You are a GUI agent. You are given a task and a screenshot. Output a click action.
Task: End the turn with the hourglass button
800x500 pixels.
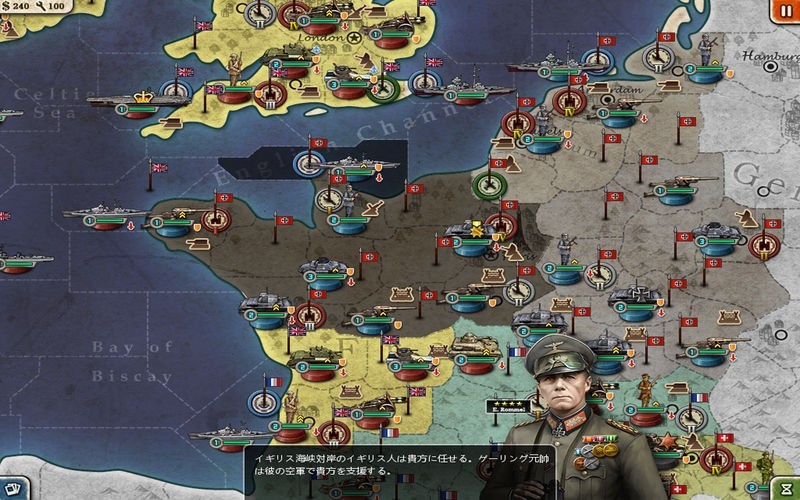pos(786,488)
